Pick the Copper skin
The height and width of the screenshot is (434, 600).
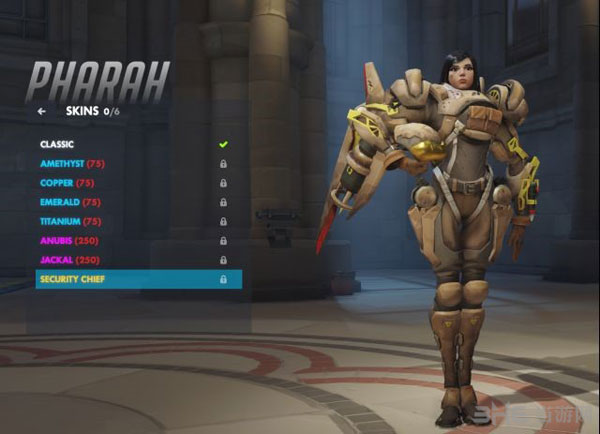click(67, 183)
